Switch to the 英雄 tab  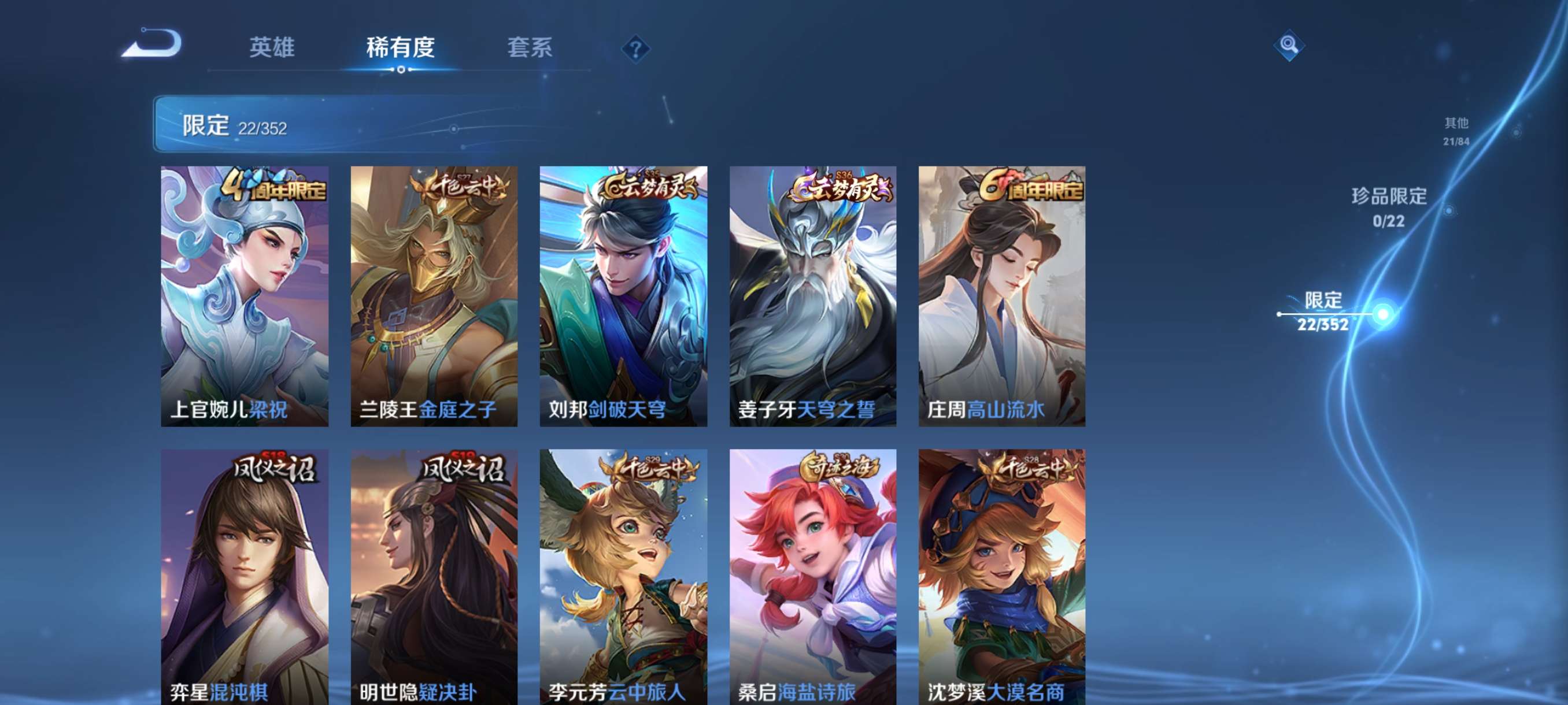pyautogui.click(x=272, y=49)
